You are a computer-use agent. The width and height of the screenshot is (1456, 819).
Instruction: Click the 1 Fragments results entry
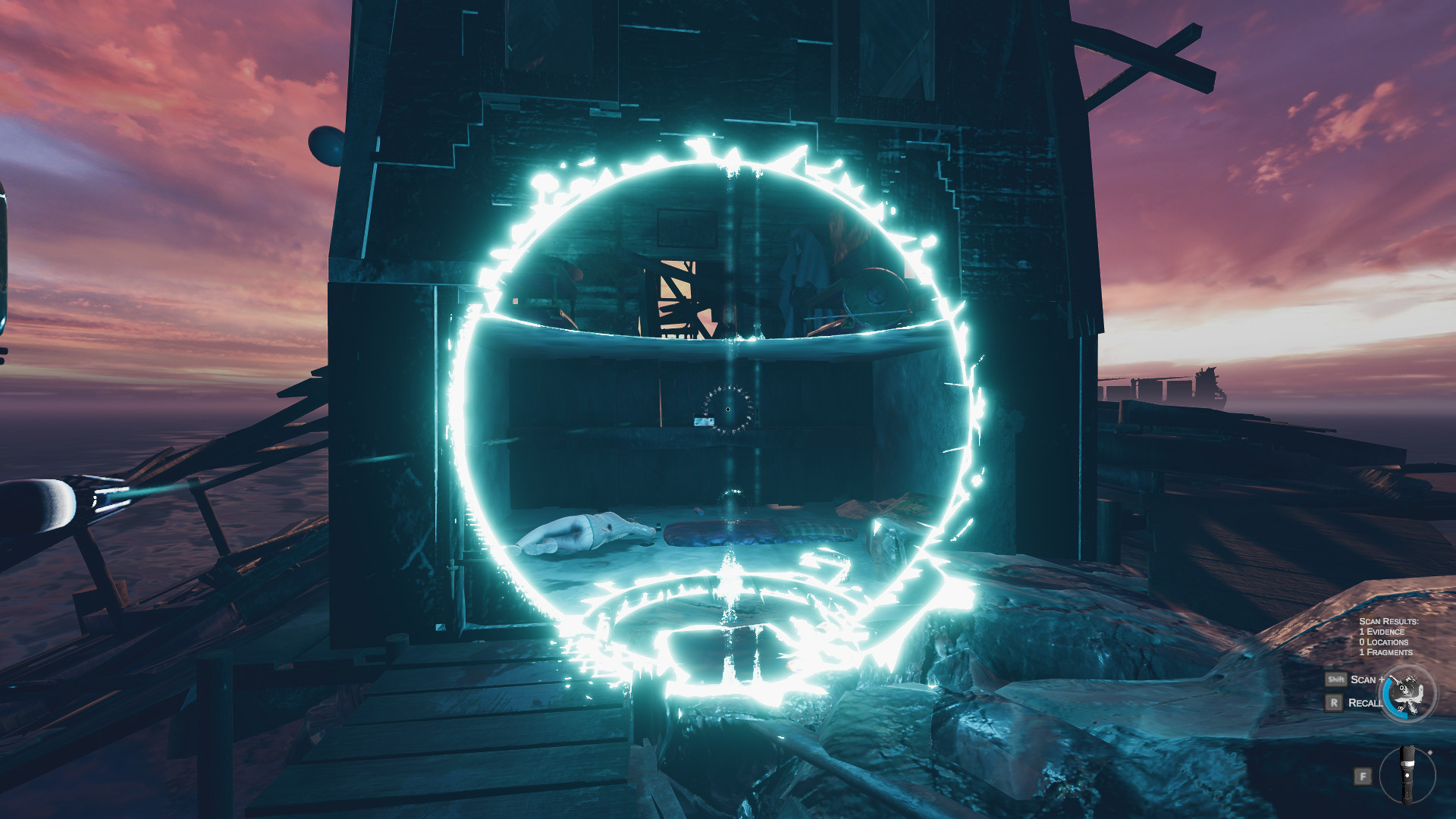click(1385, 651)
